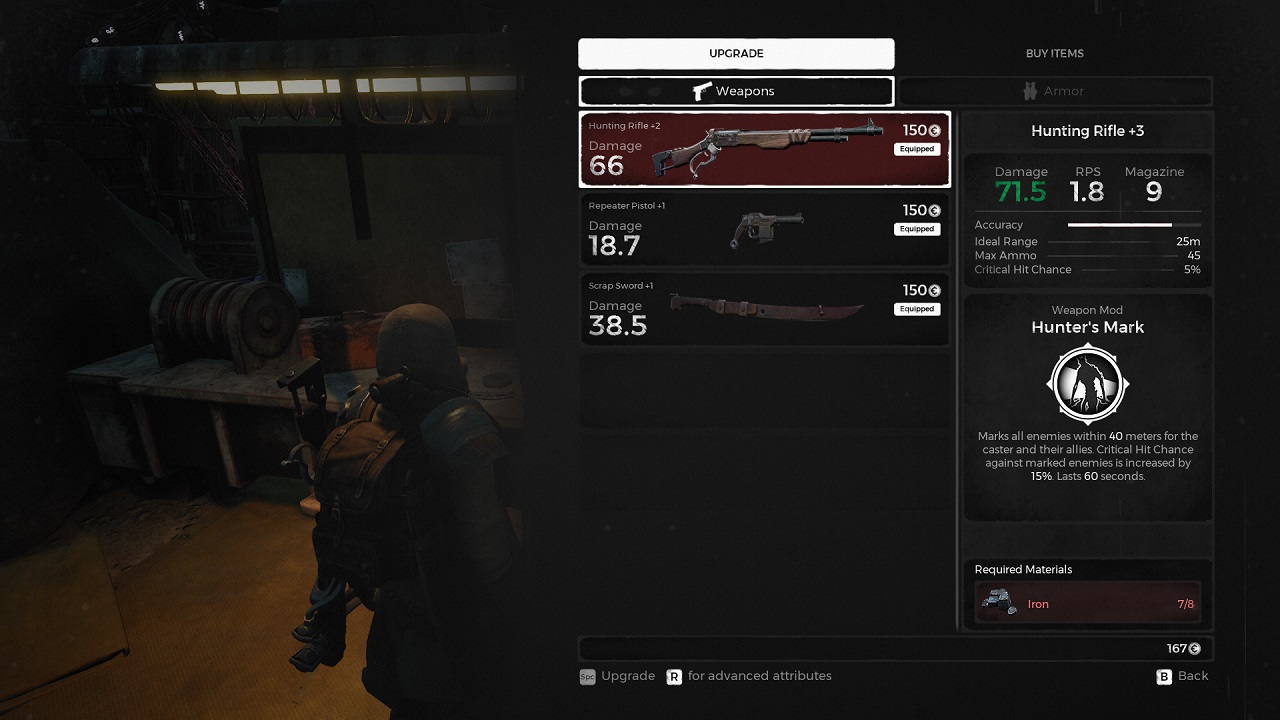This screenshot has height=720, width=1280.
Task: Pick the Scrap Sword +1 row
Action: [x=764, y=310]
